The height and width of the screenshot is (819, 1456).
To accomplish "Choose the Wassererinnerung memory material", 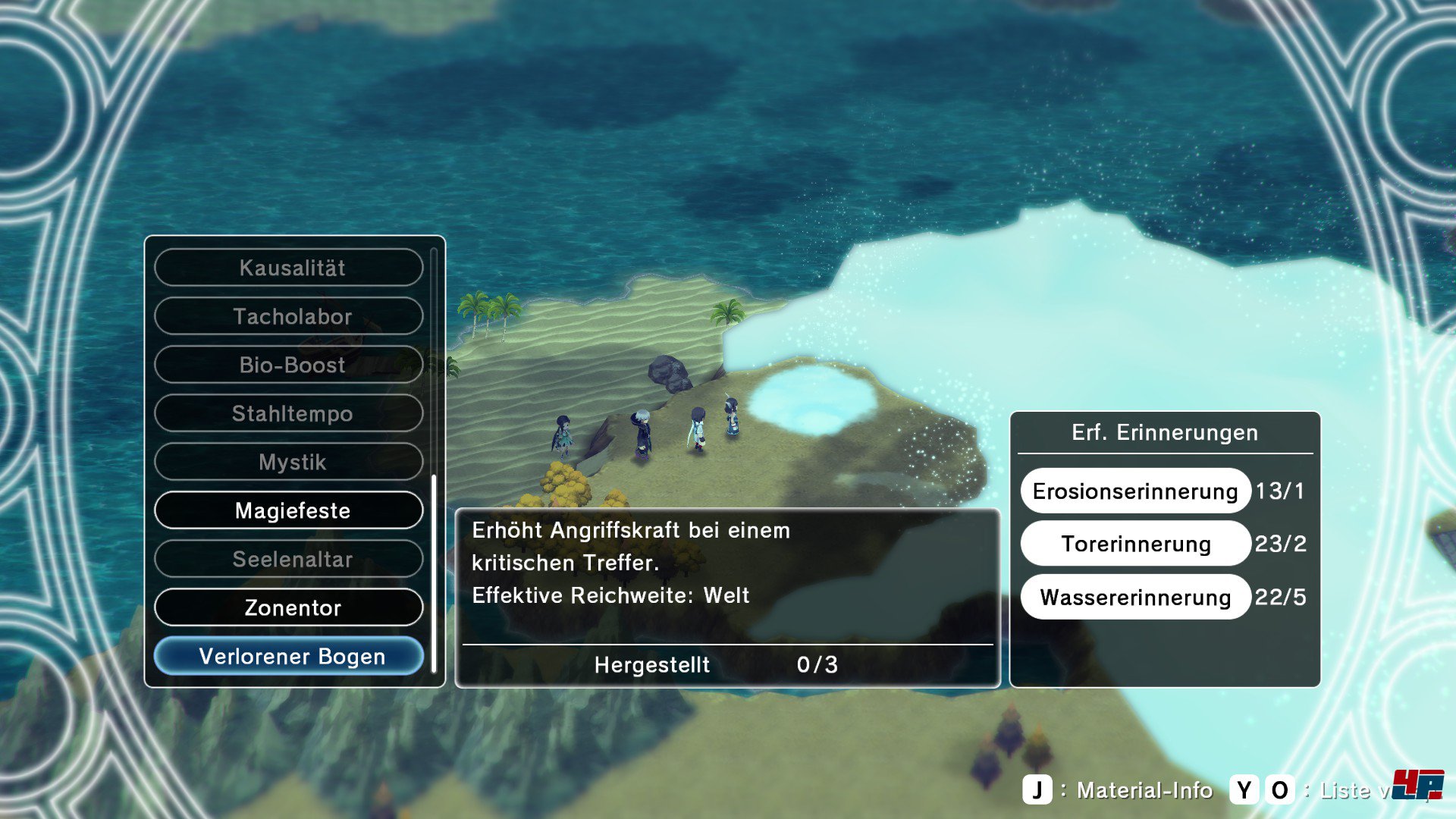I will click(1134, 597).
